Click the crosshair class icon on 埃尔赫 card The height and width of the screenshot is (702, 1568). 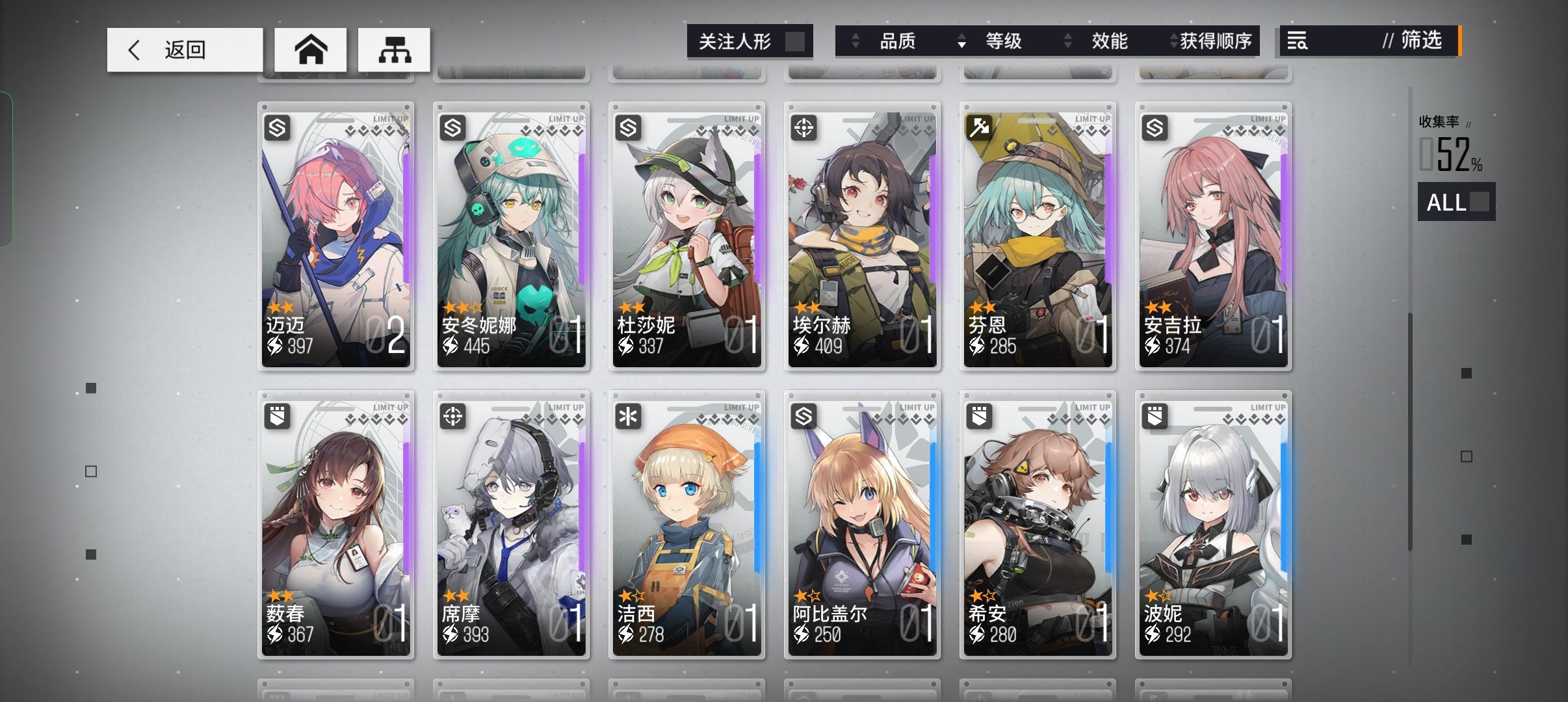point(804,128)
